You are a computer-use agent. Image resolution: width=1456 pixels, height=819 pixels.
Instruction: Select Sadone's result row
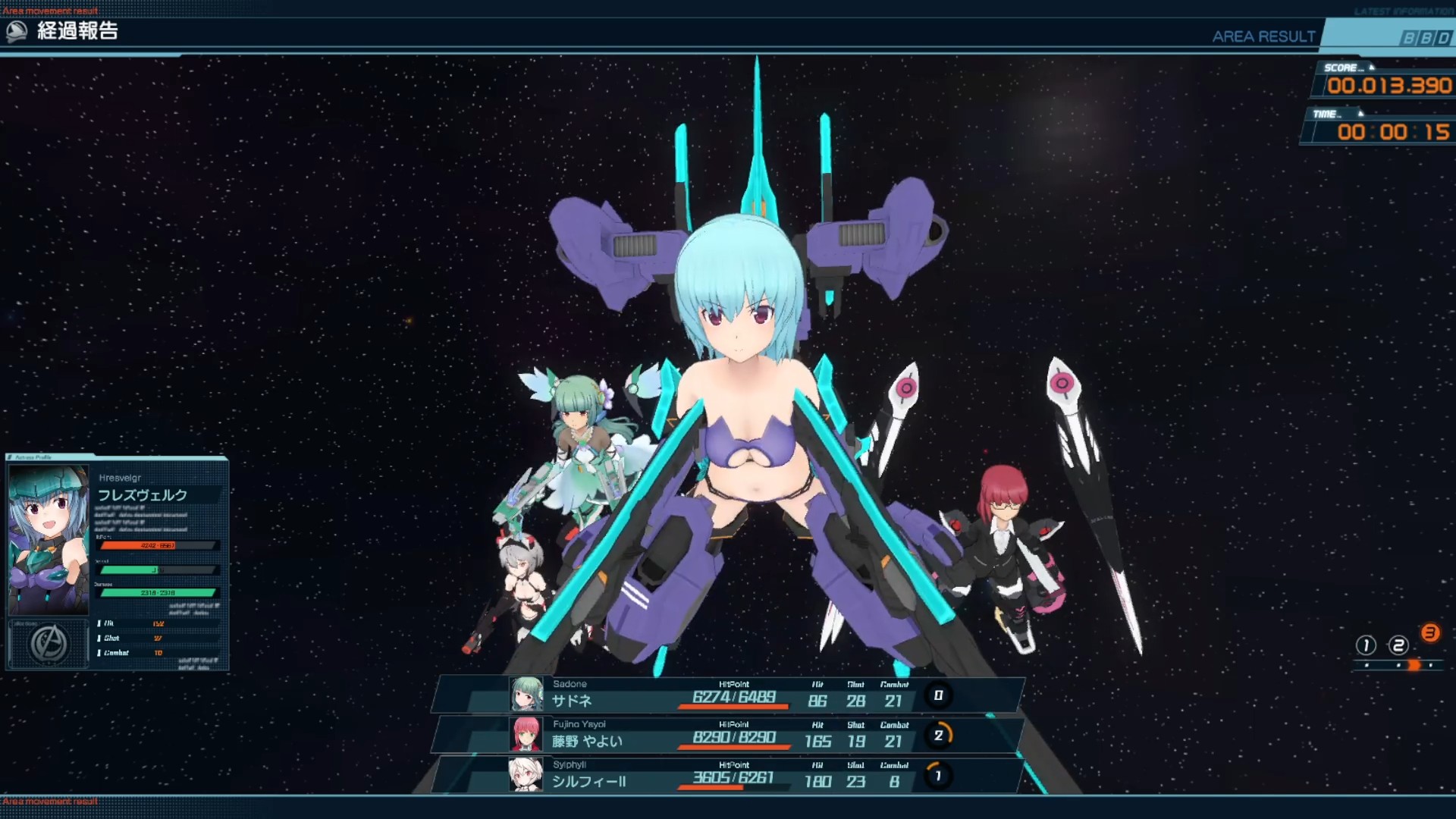[x=728, y=695]
